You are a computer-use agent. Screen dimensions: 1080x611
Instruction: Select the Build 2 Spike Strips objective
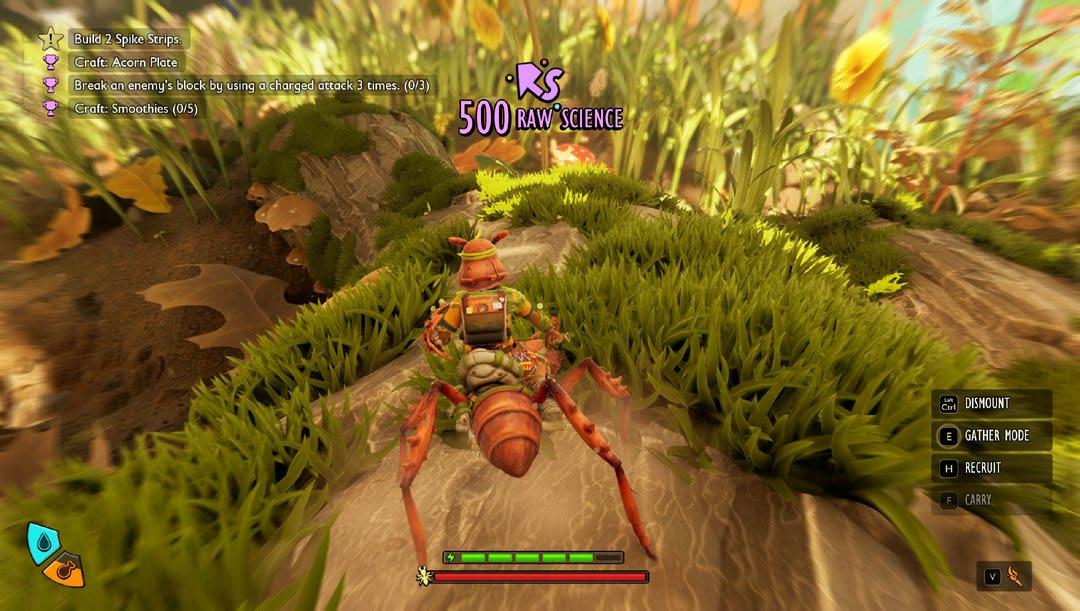point(127,40)
